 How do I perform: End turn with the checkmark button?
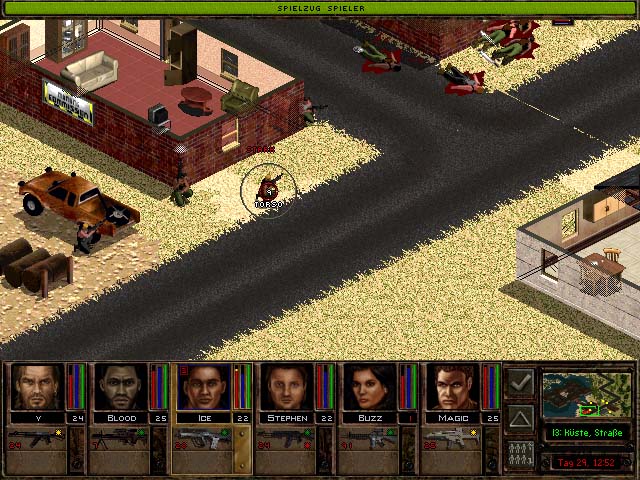point(520,383)
